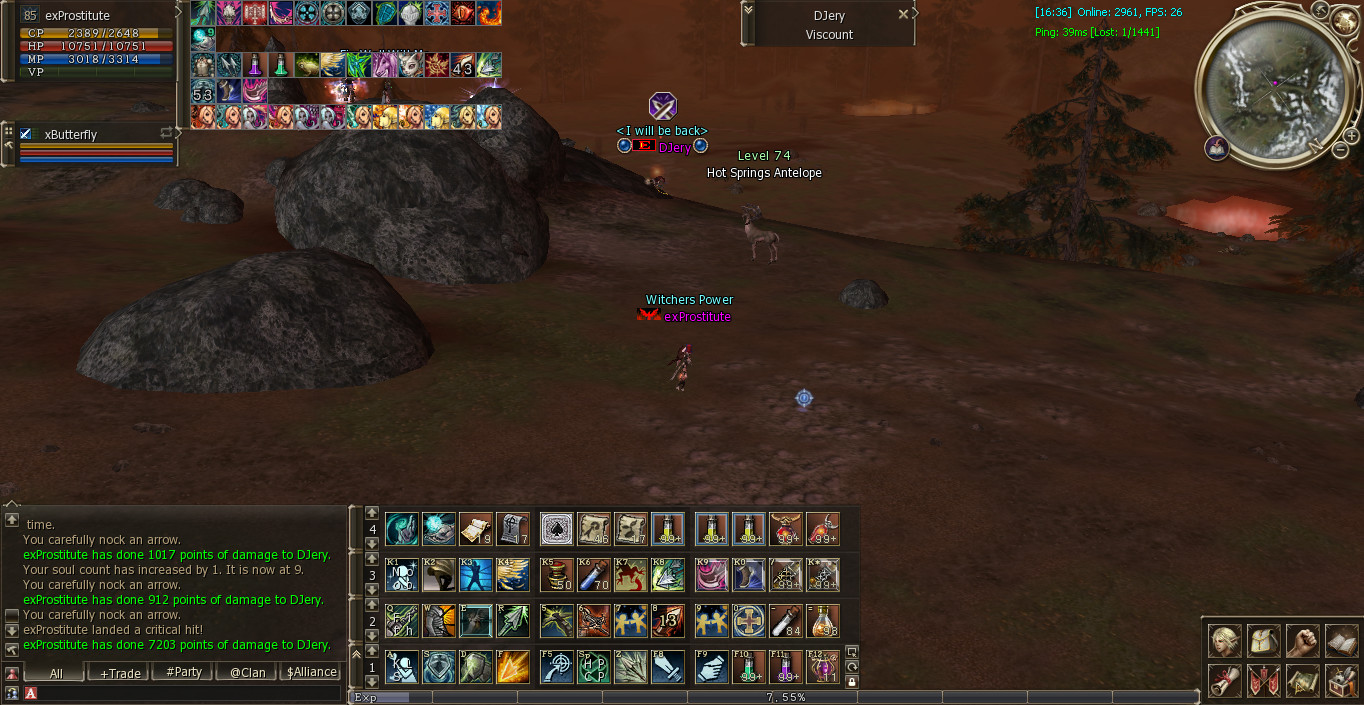This screenshot has height=705, width=1364.
Task: Open the skills book icon
Action: 1341,641
